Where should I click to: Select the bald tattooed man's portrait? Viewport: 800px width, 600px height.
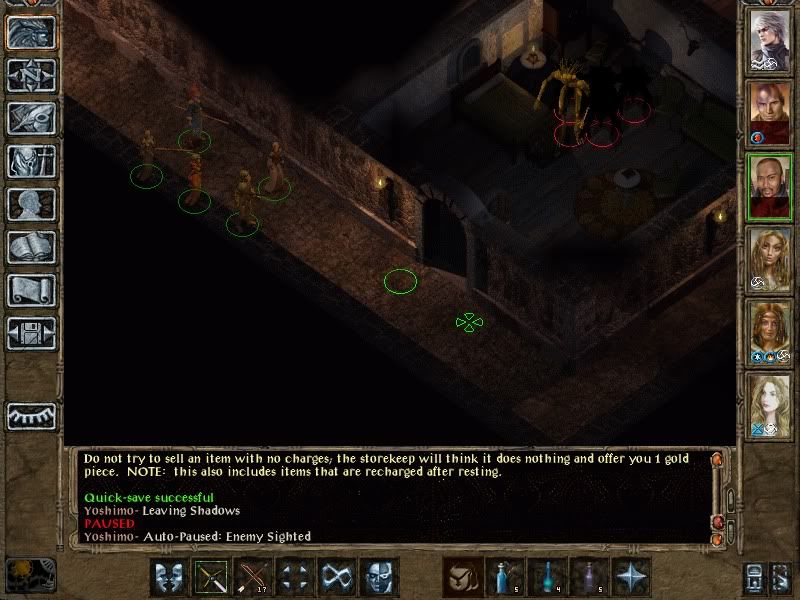click(x=770, y=113)
